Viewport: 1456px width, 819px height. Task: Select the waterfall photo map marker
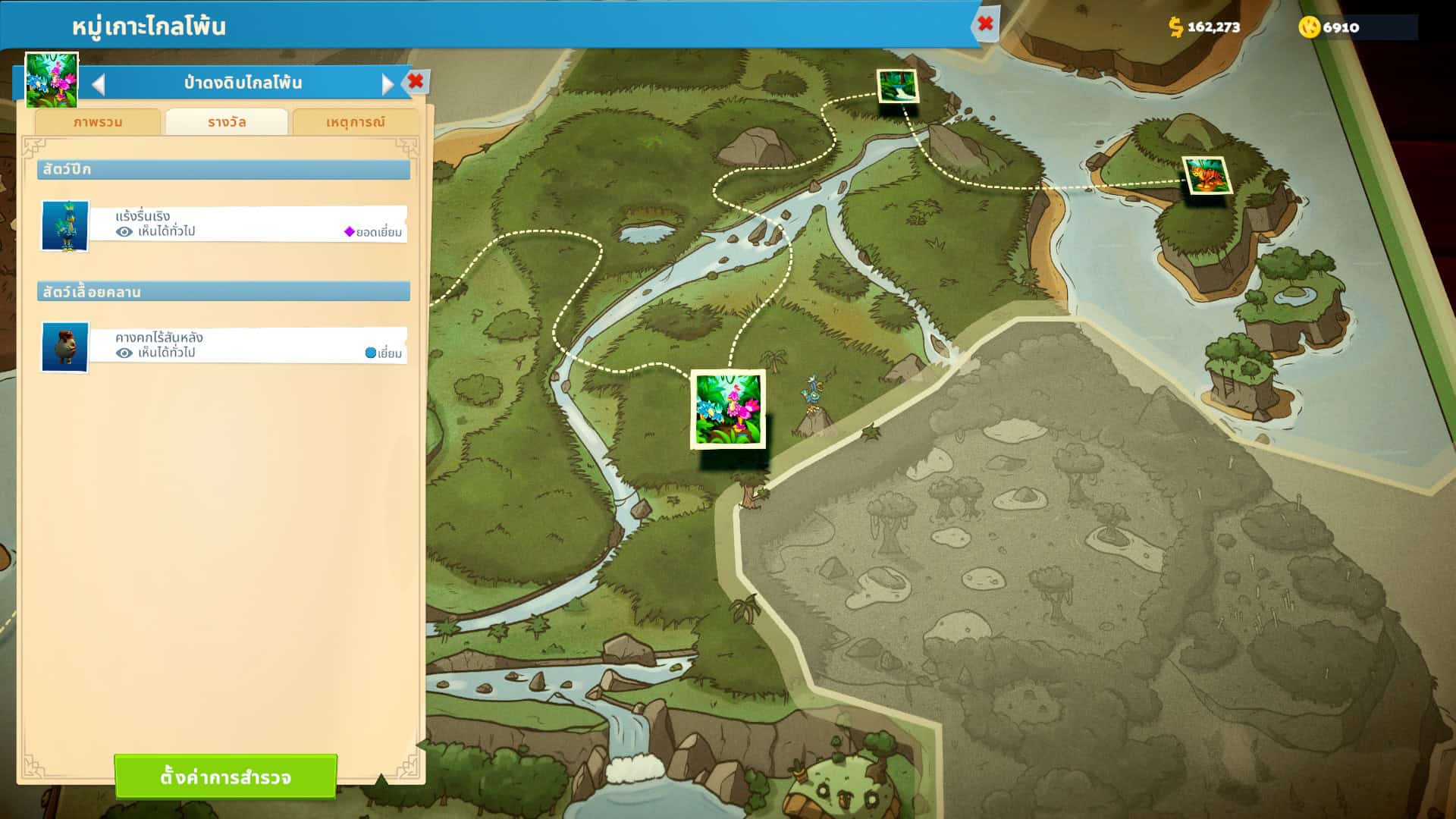tap(897, 86)
